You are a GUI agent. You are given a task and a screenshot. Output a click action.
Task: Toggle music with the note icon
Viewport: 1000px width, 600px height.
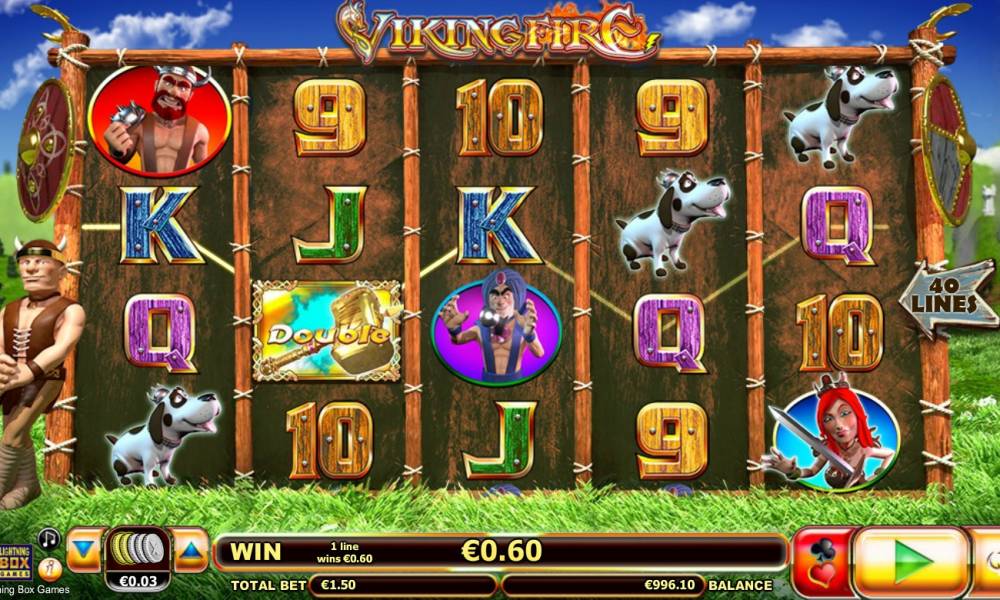pos(49,538)
